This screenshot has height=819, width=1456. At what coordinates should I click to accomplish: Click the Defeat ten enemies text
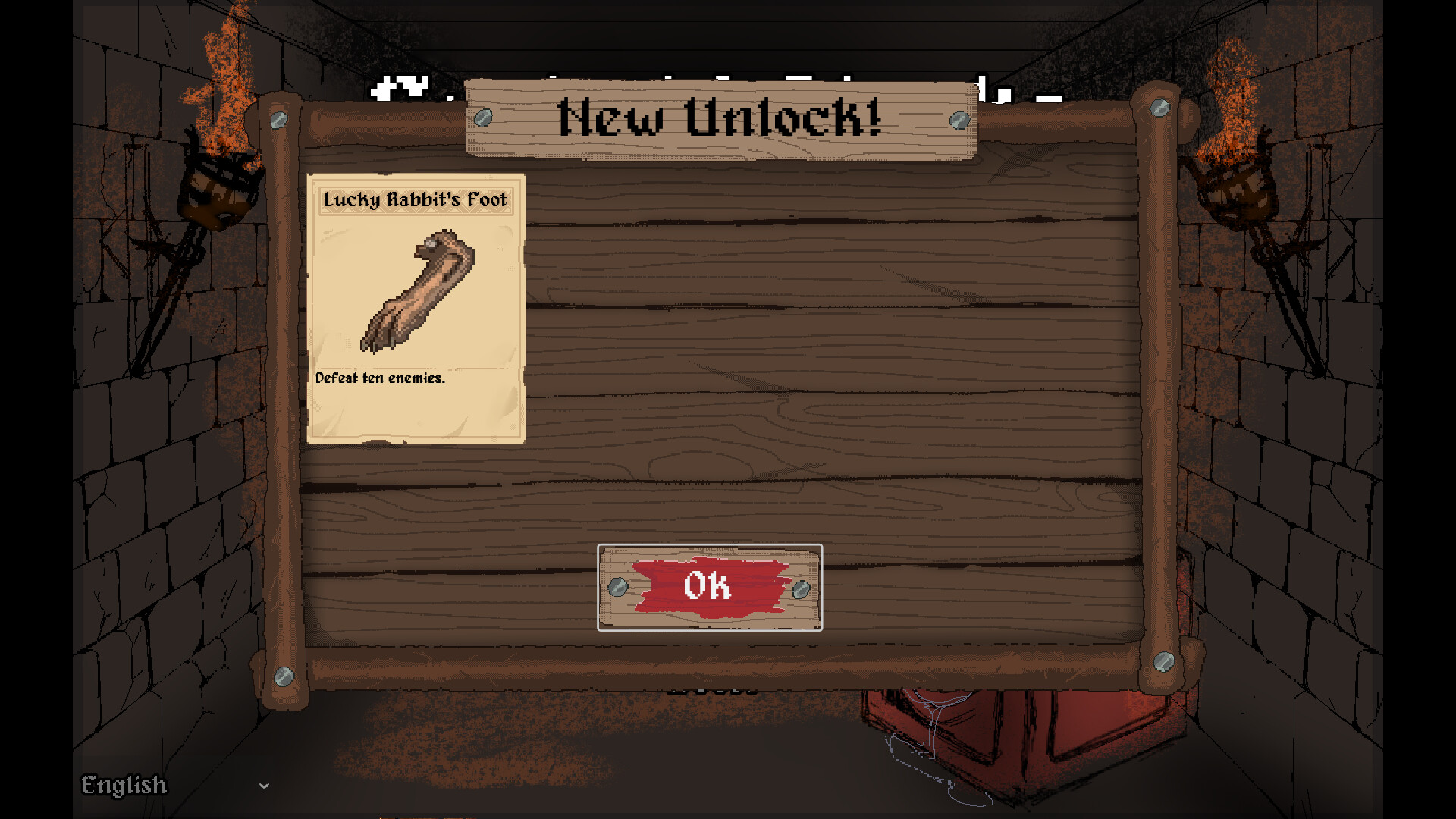[x=381, y=379]
